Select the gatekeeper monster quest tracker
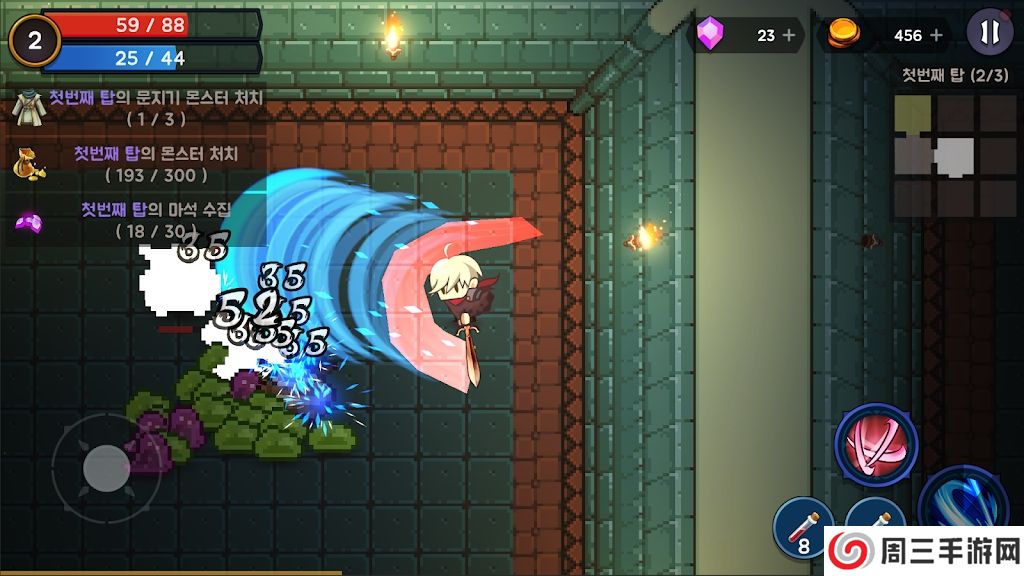The image size is (1024, 576). (140, 107)
